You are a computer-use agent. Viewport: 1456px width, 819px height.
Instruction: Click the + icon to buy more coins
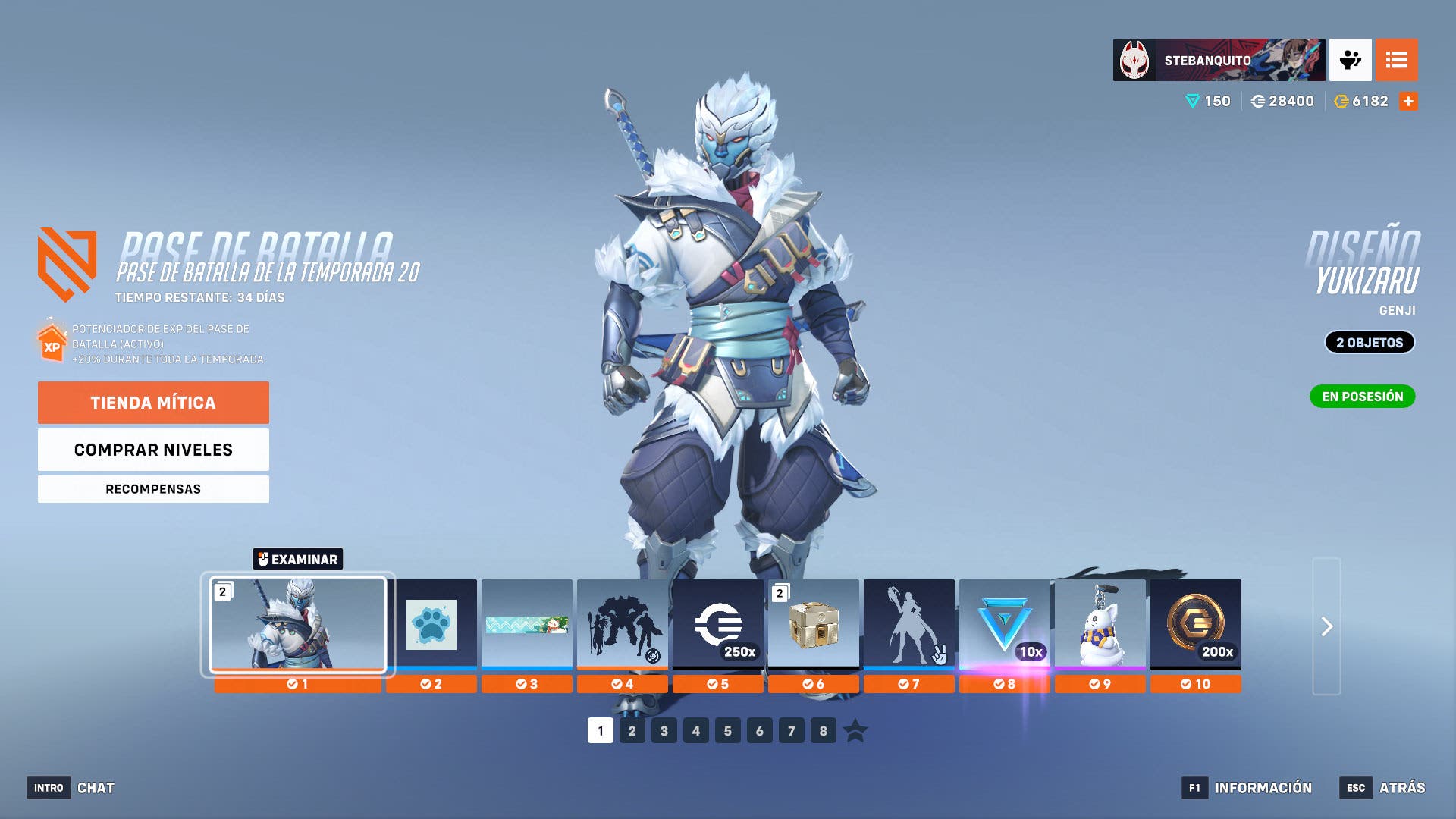pos(1410,100)
